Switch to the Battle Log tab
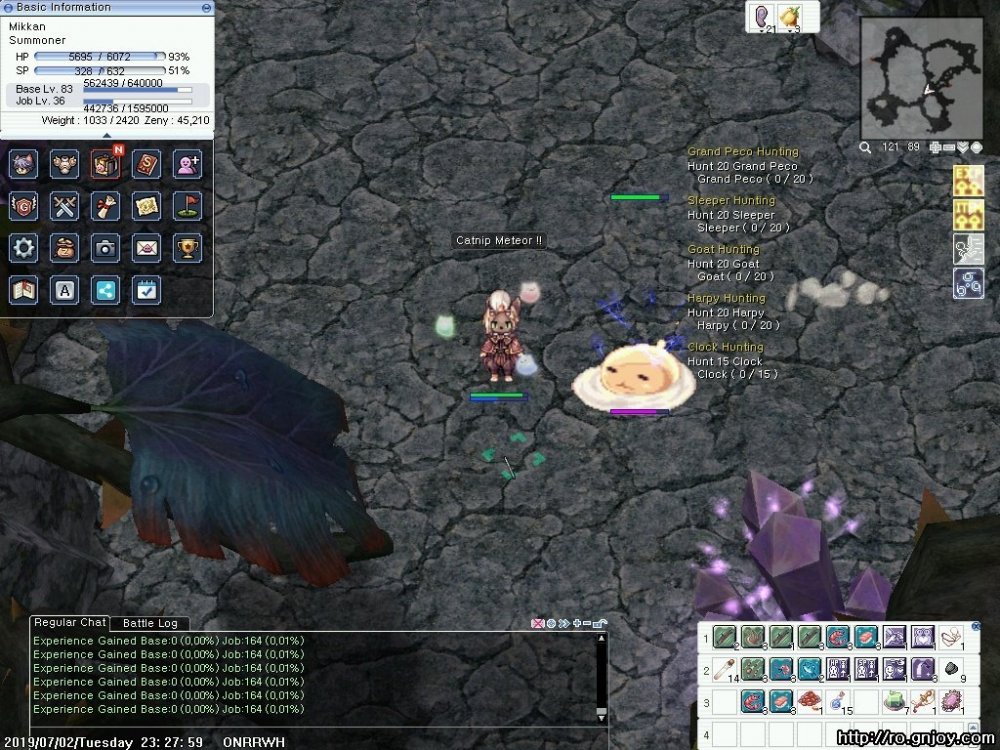 tap(149, 623)
